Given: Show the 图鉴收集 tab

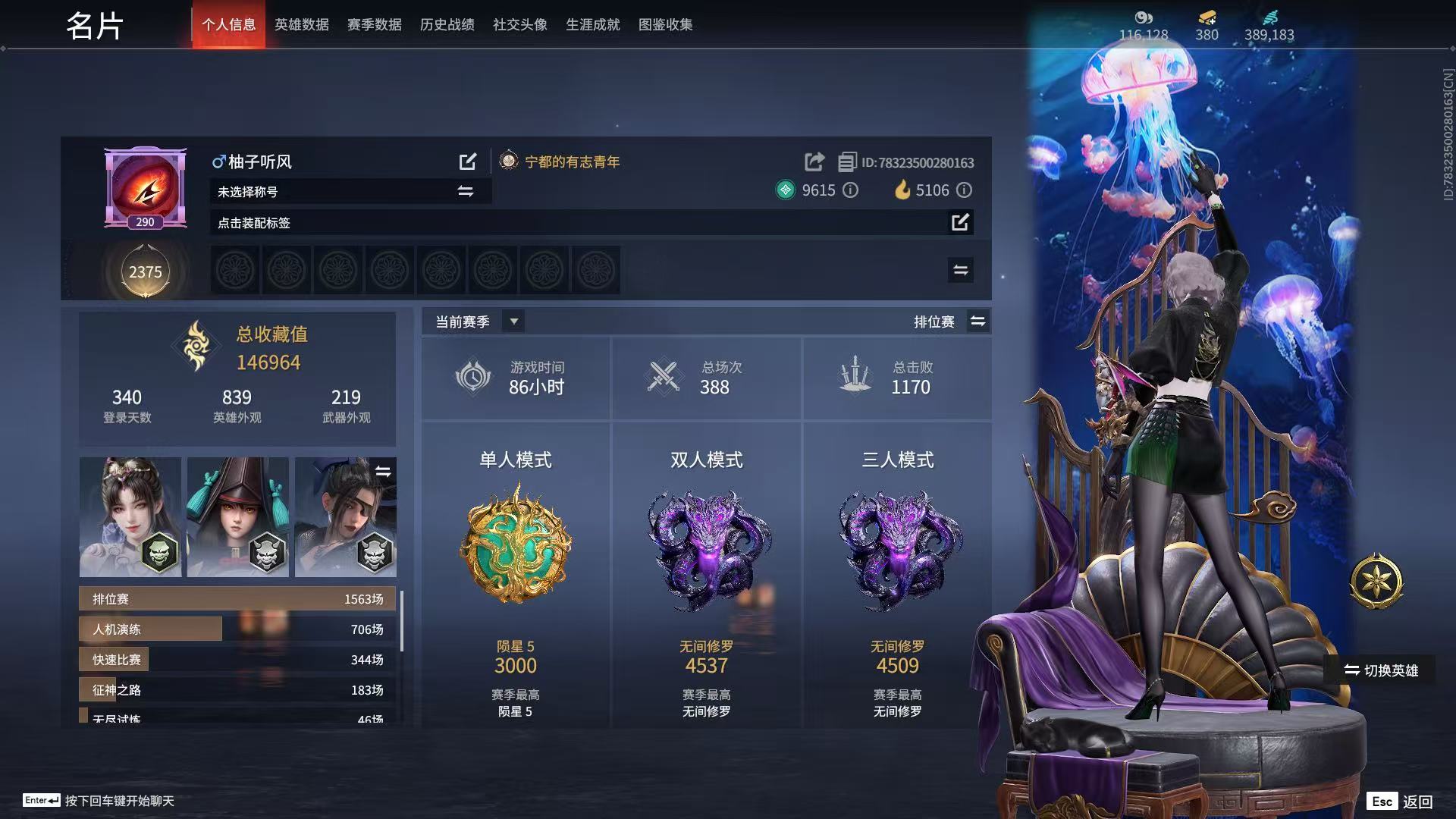Looking at the screenshot, I should tap(665, 25).
